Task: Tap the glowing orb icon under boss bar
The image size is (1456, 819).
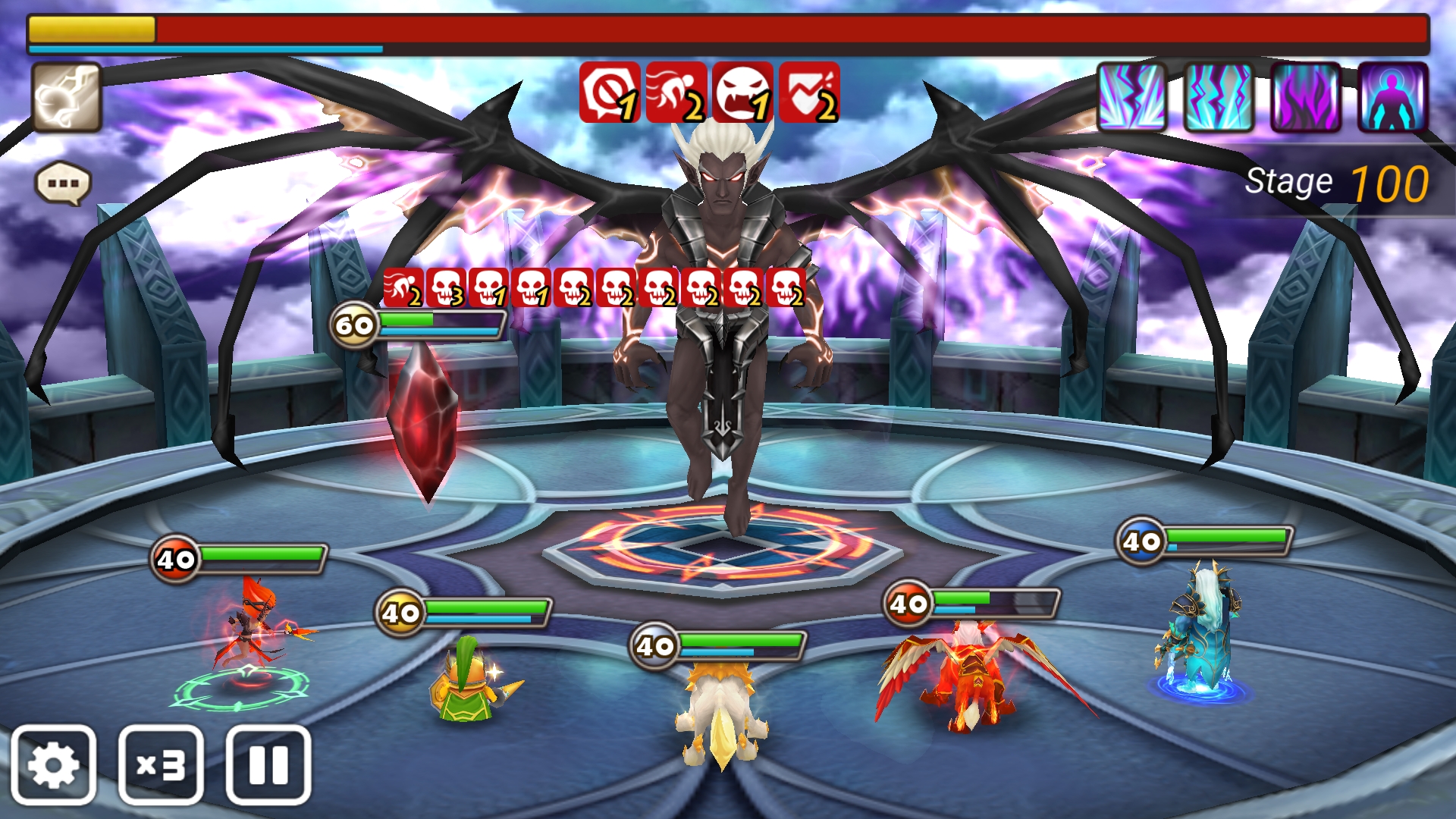Action: (x=67, y=98)
